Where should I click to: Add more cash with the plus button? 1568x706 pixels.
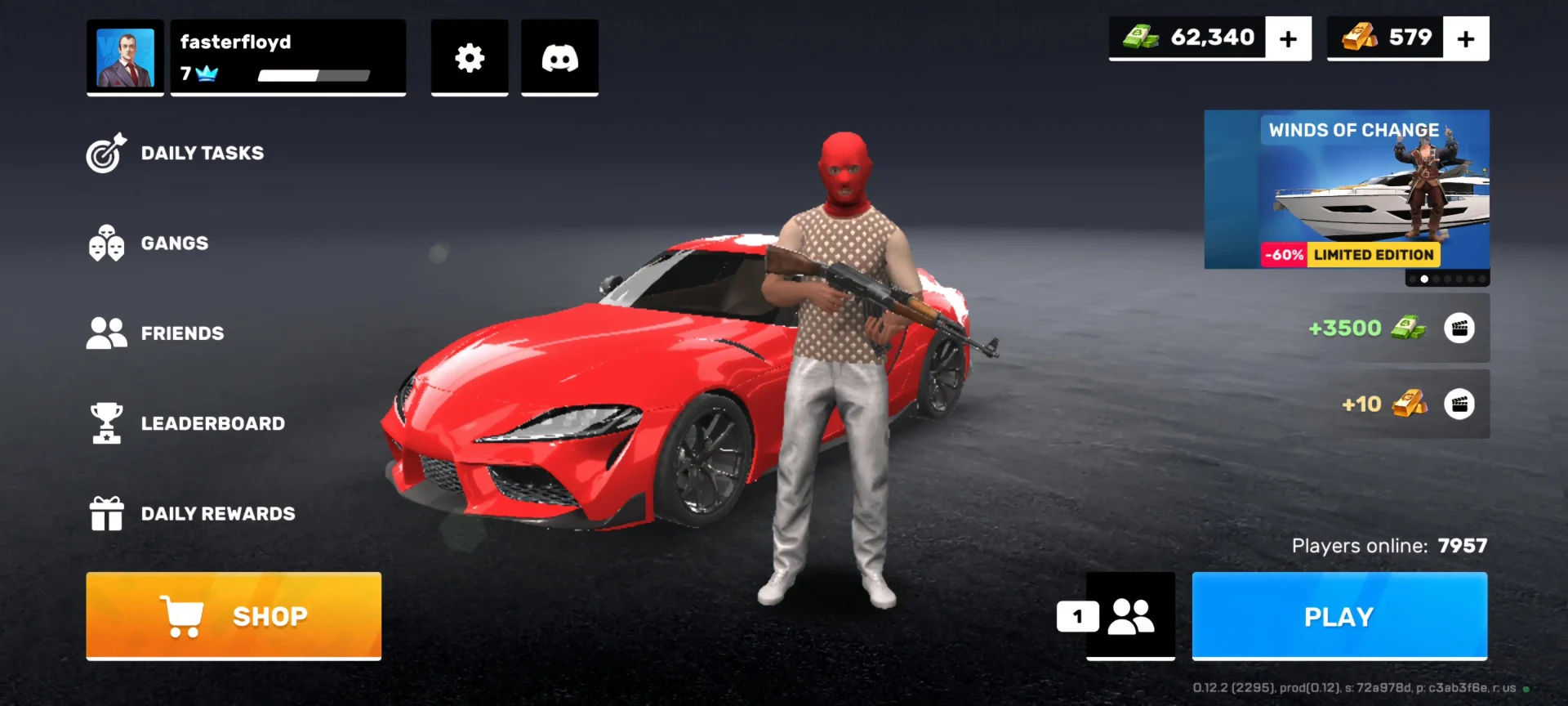click(x=1288, y=38)
